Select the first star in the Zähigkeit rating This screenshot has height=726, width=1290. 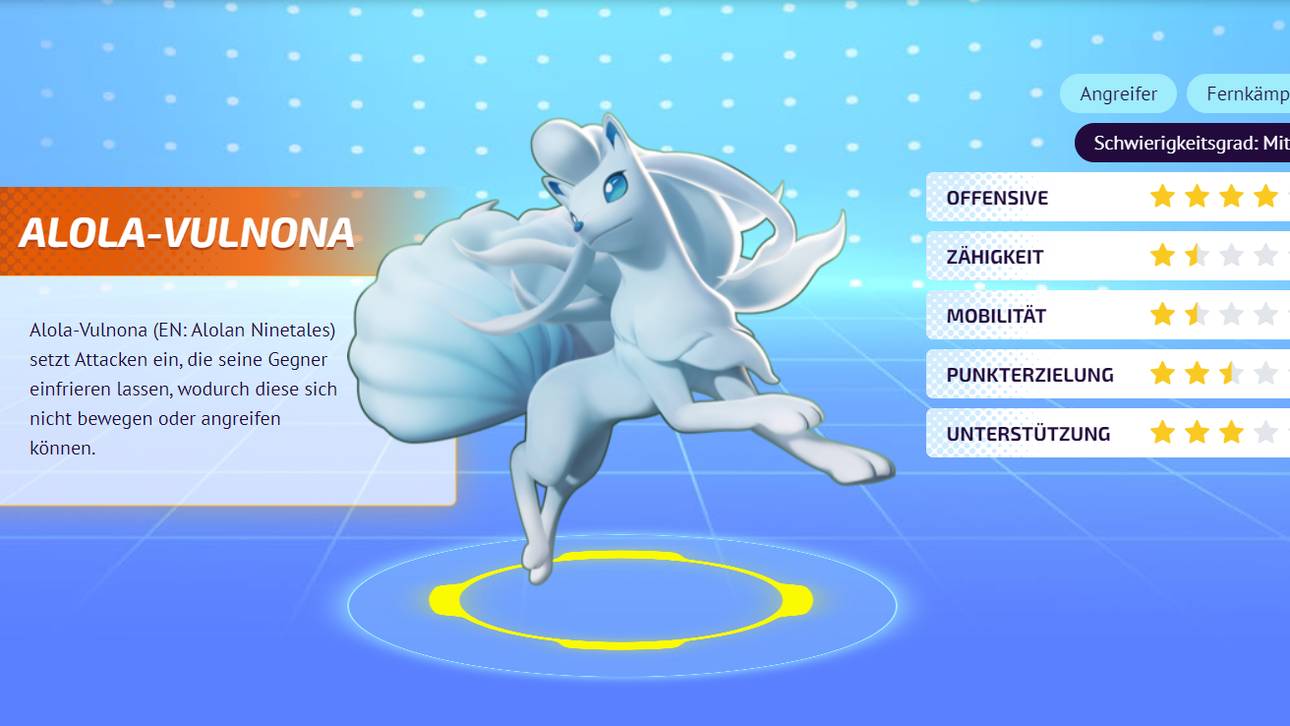tap(1163, 256)
